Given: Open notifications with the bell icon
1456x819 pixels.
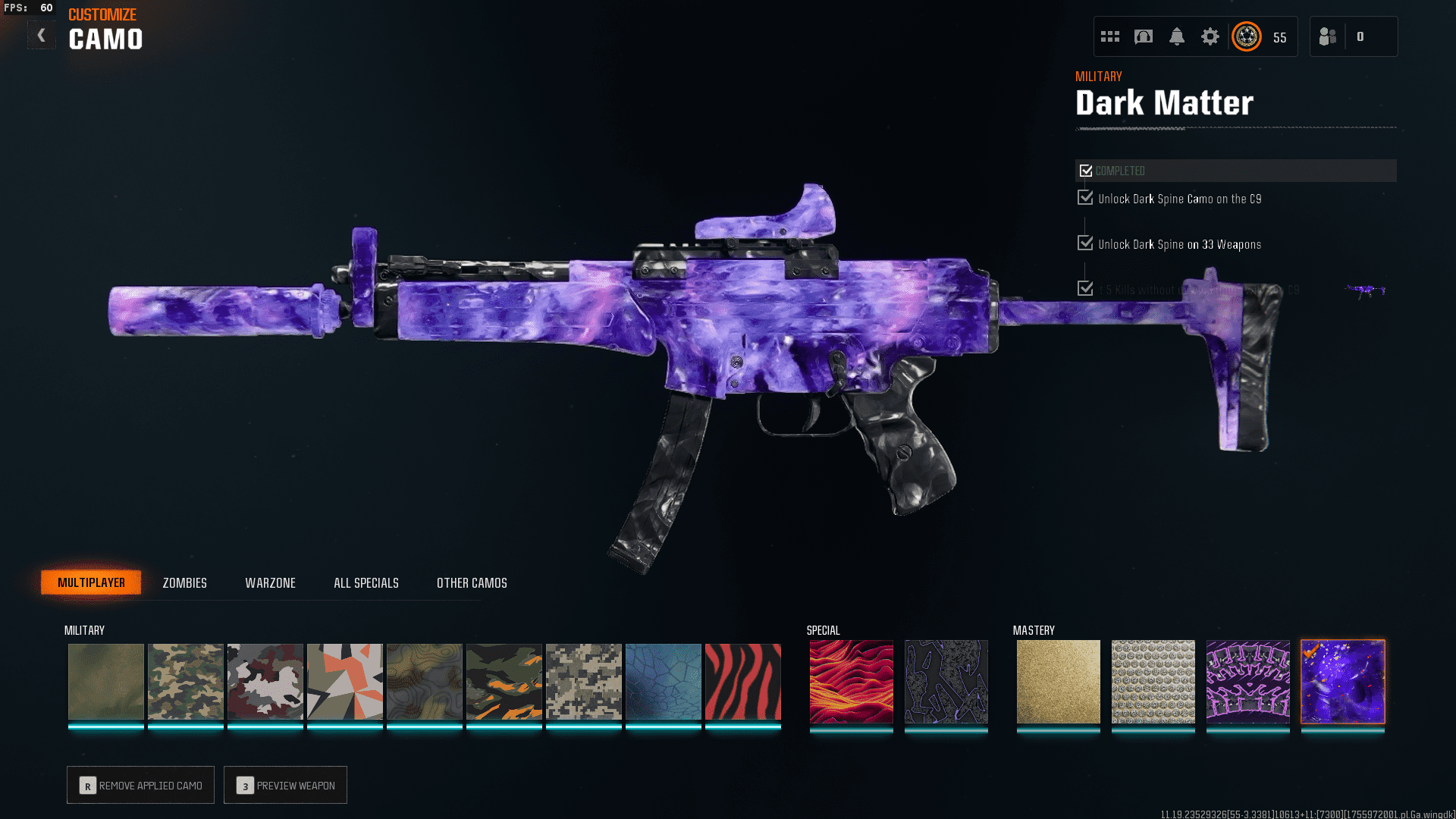Looking at the screenshot, I should [1176, 36].
